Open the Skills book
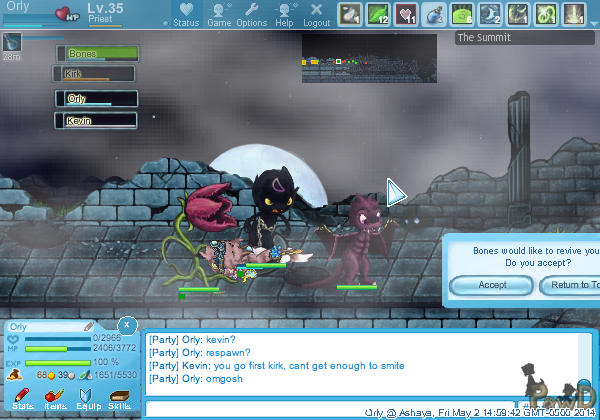The image size is (600, 420). pos(119,399)
